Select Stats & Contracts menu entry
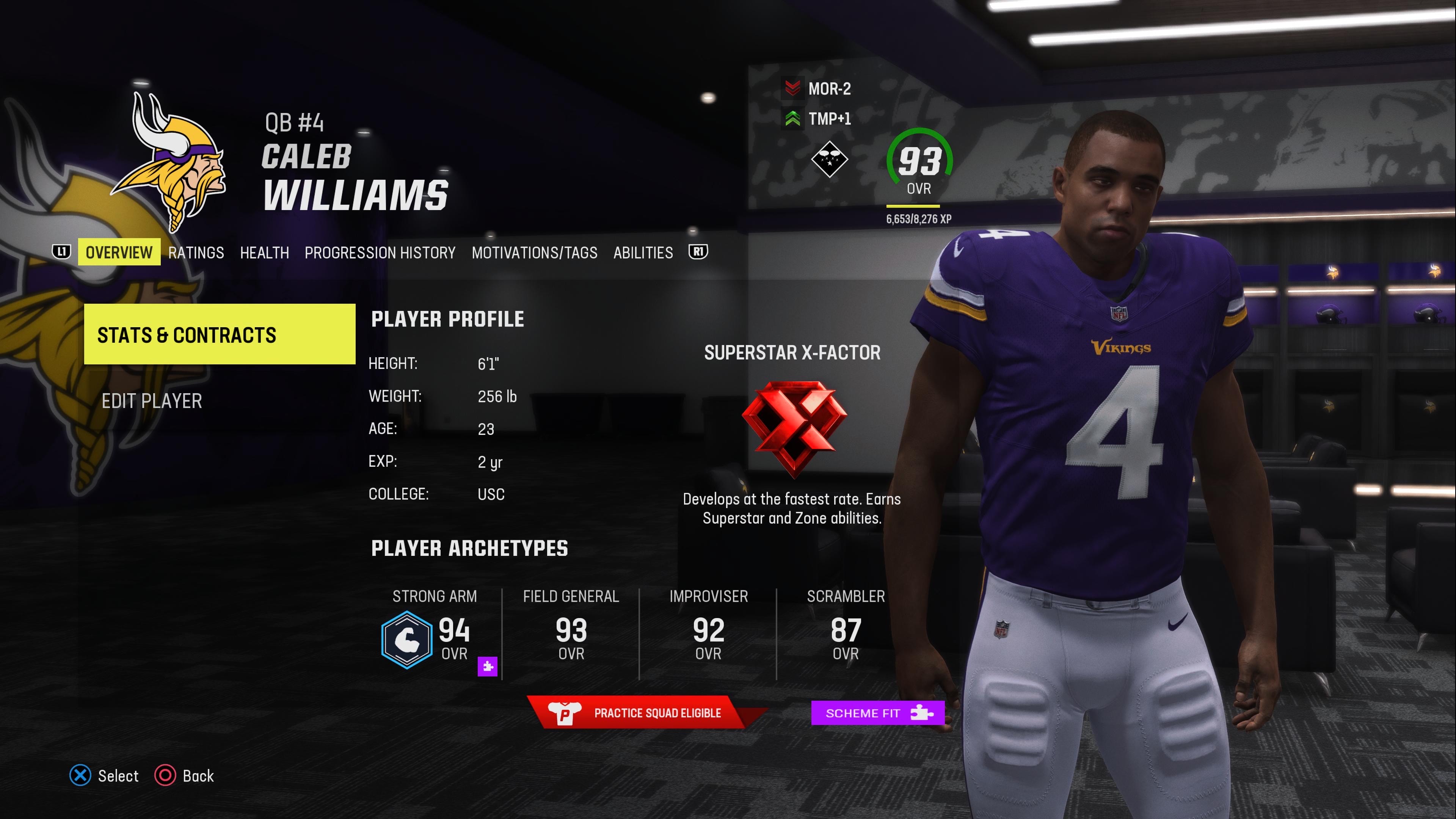This screenshot has height=819, width=1456. point(219,334)
